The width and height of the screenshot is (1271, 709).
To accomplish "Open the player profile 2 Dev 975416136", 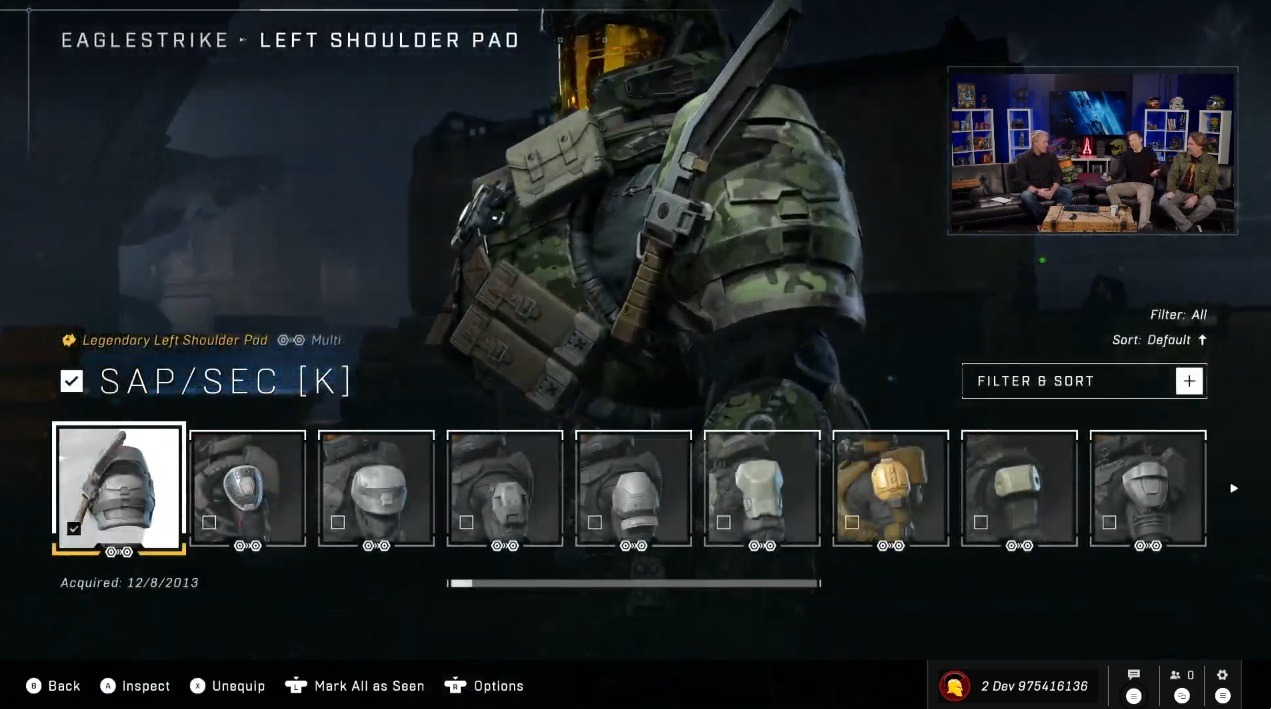I will point(1013,686).
